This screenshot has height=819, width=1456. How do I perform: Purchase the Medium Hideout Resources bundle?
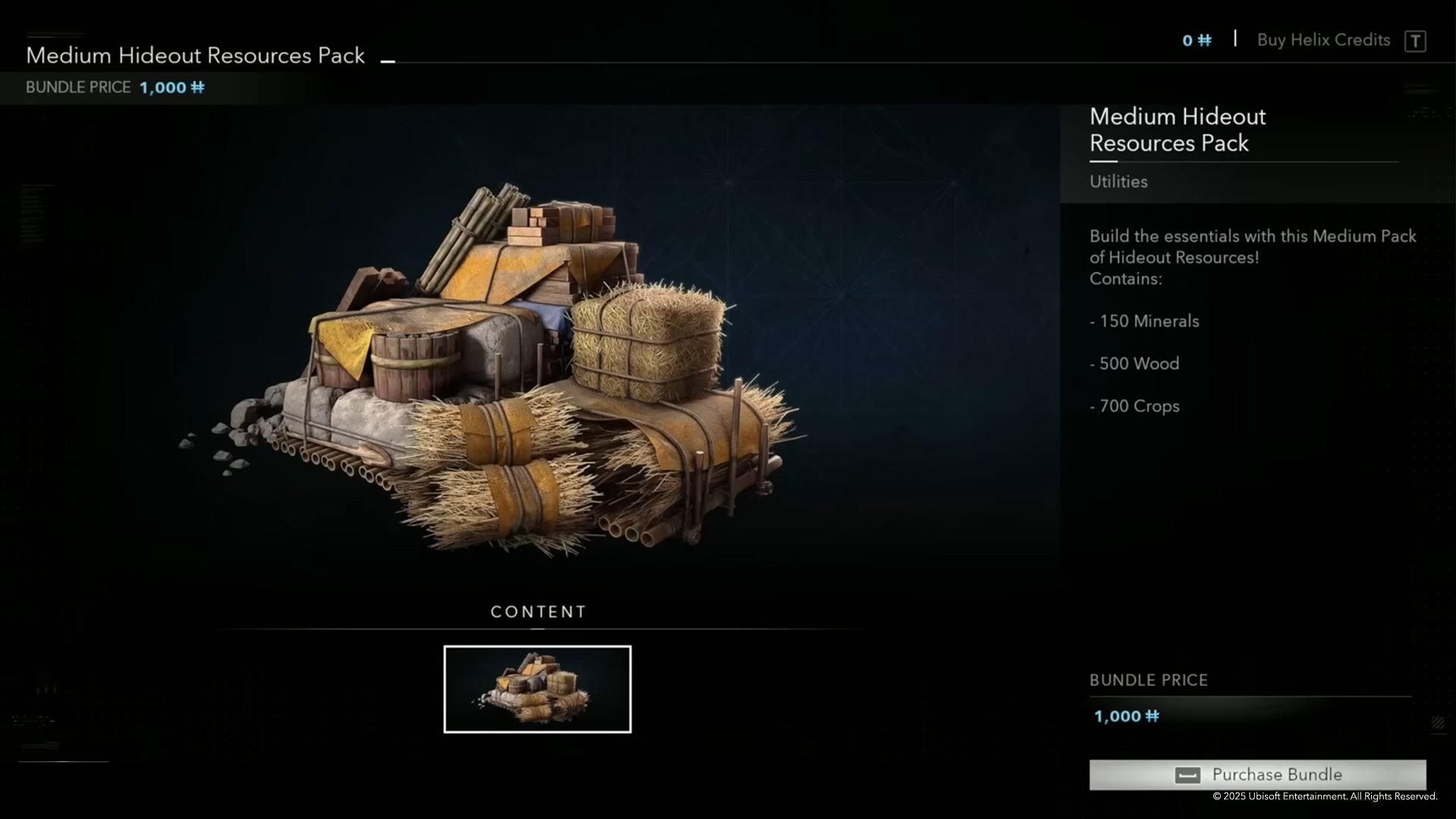pyautogui.click(x=1257, y=774)
